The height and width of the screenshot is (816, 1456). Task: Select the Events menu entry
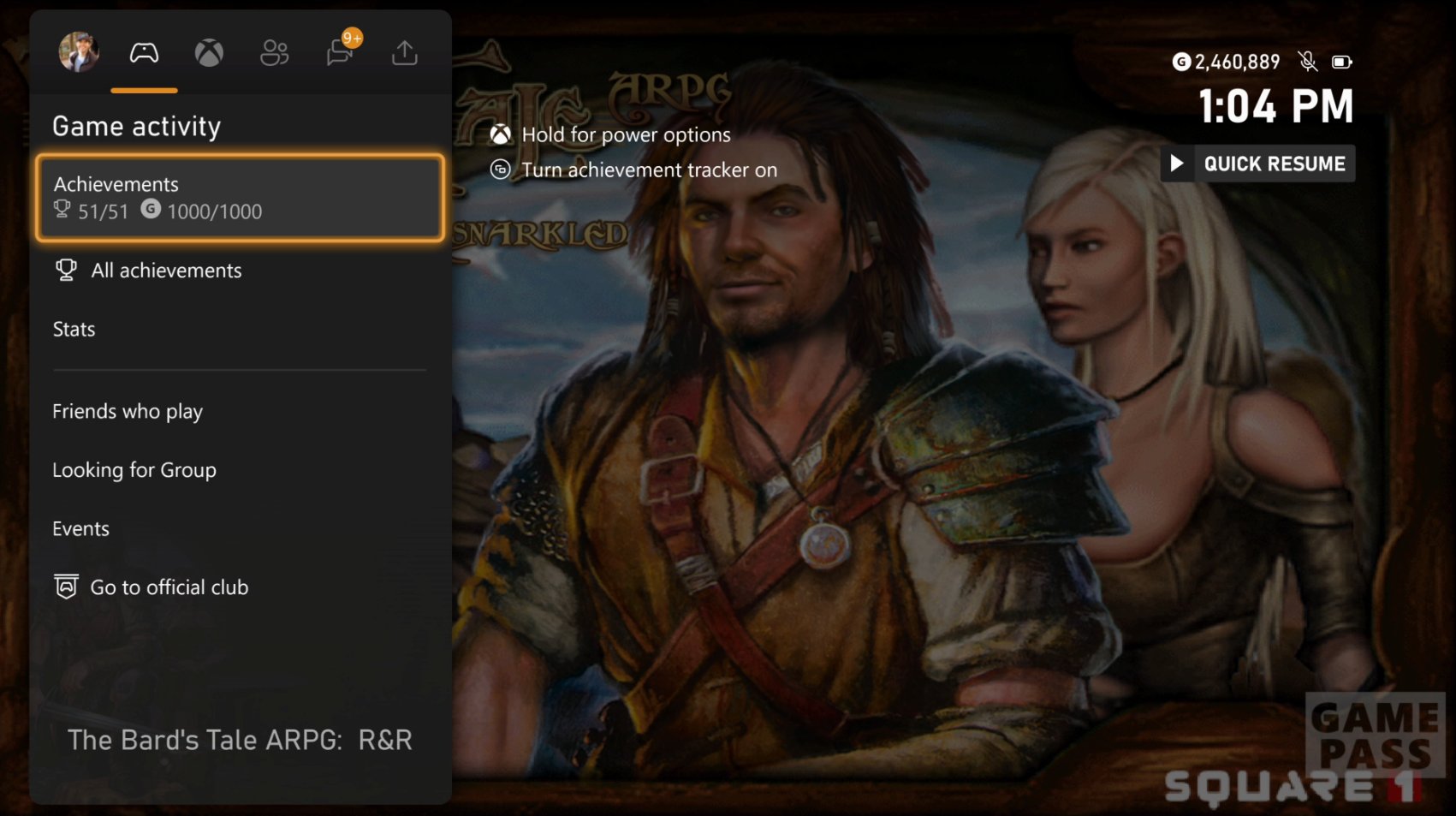[81, 528]
